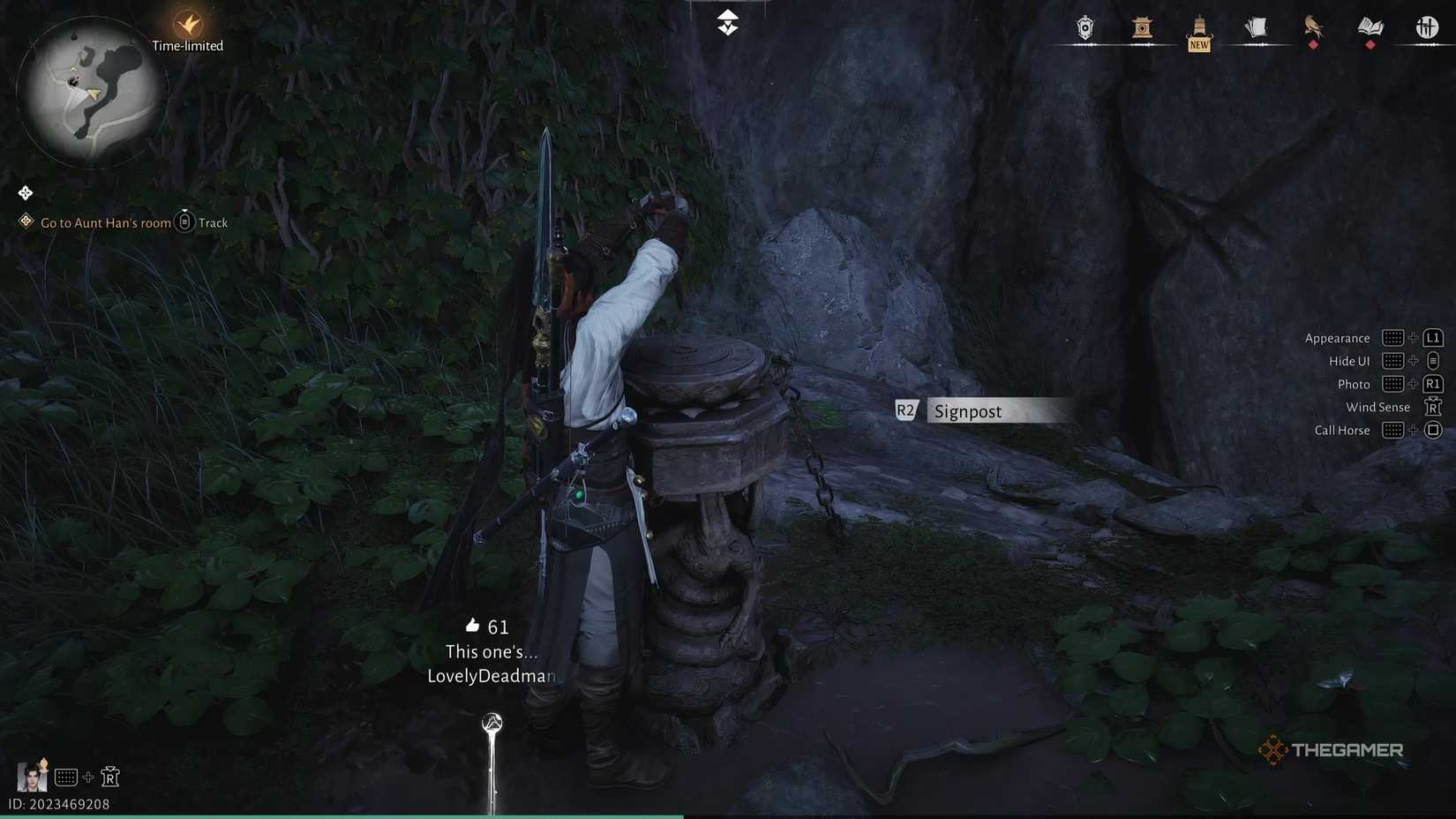Click the Call Horse command

[x=1341, y=430]
